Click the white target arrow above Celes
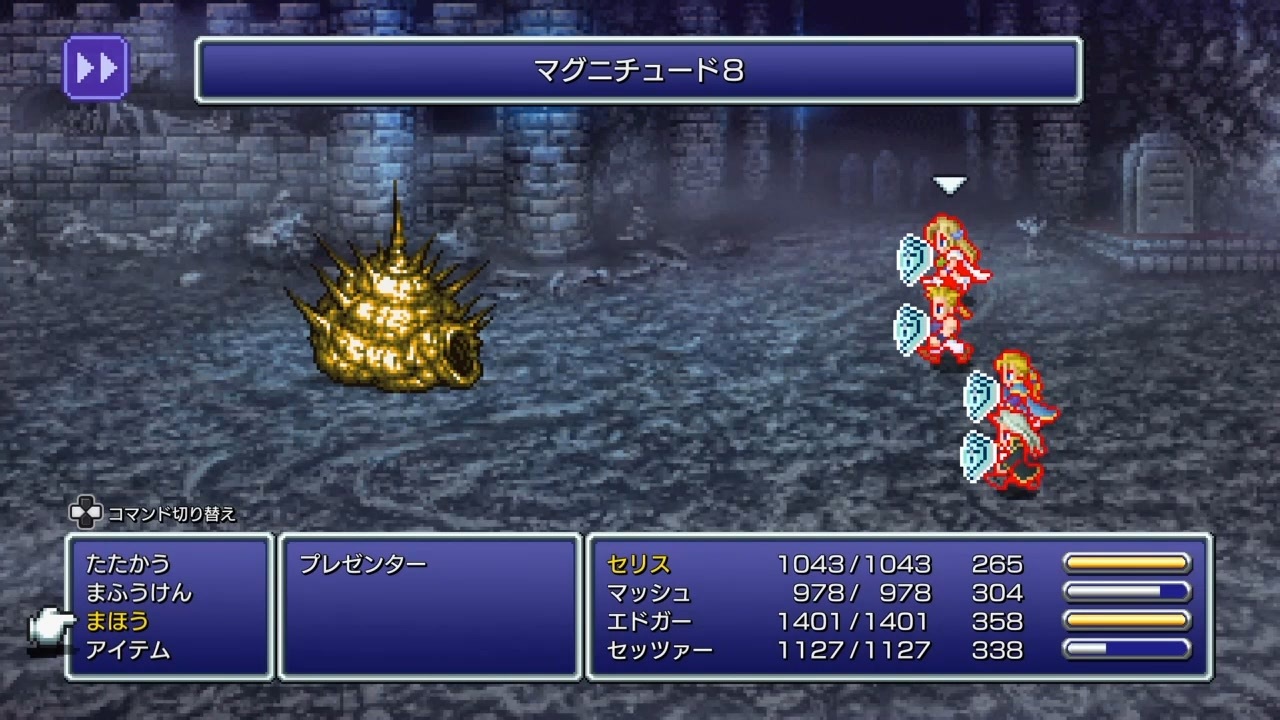This screenshot has height=720, width=1280. pyautogui.click(x=948, y=183)
